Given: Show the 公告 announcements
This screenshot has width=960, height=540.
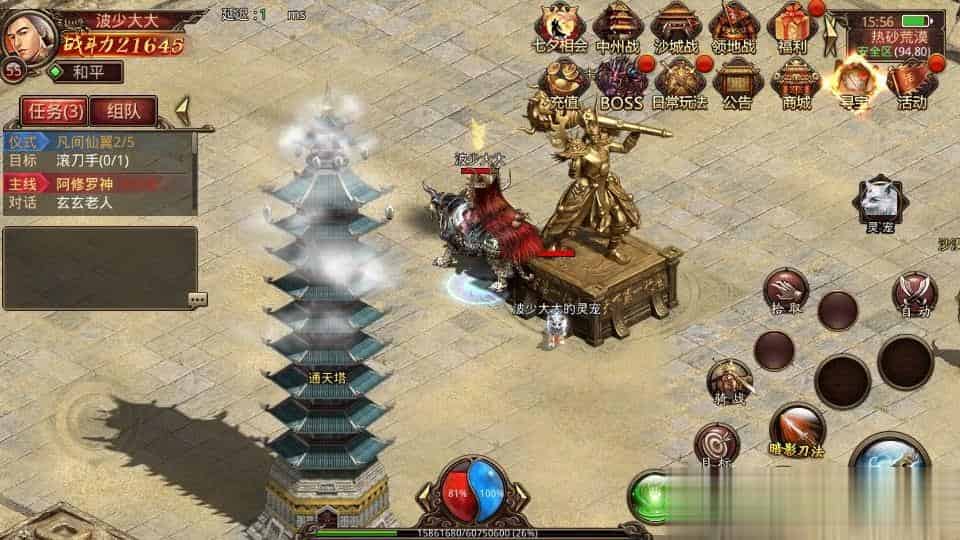Looking at the screenshot, I should click(x=737, y=80).
